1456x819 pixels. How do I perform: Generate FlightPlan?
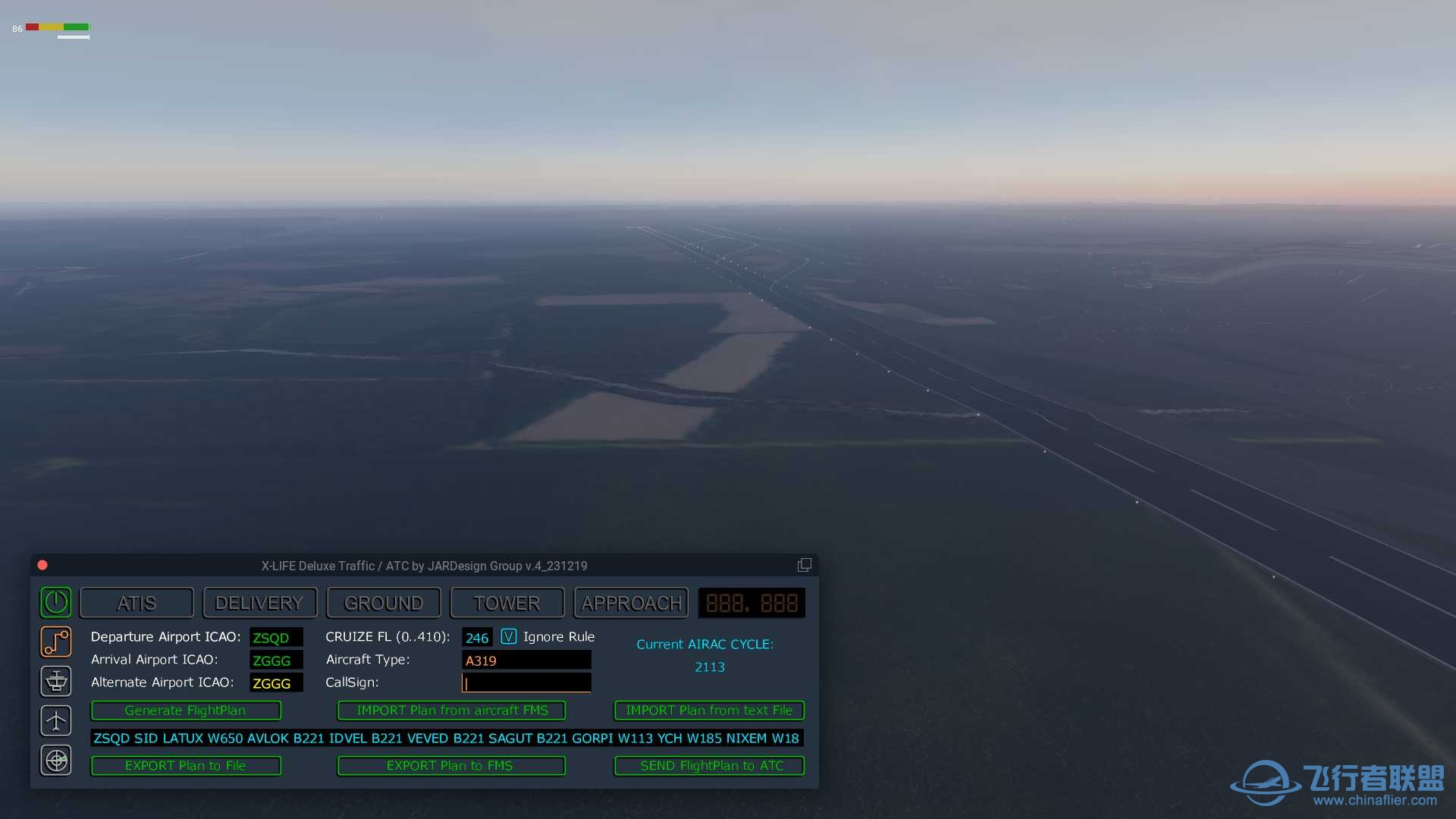[x=186, y=711]
